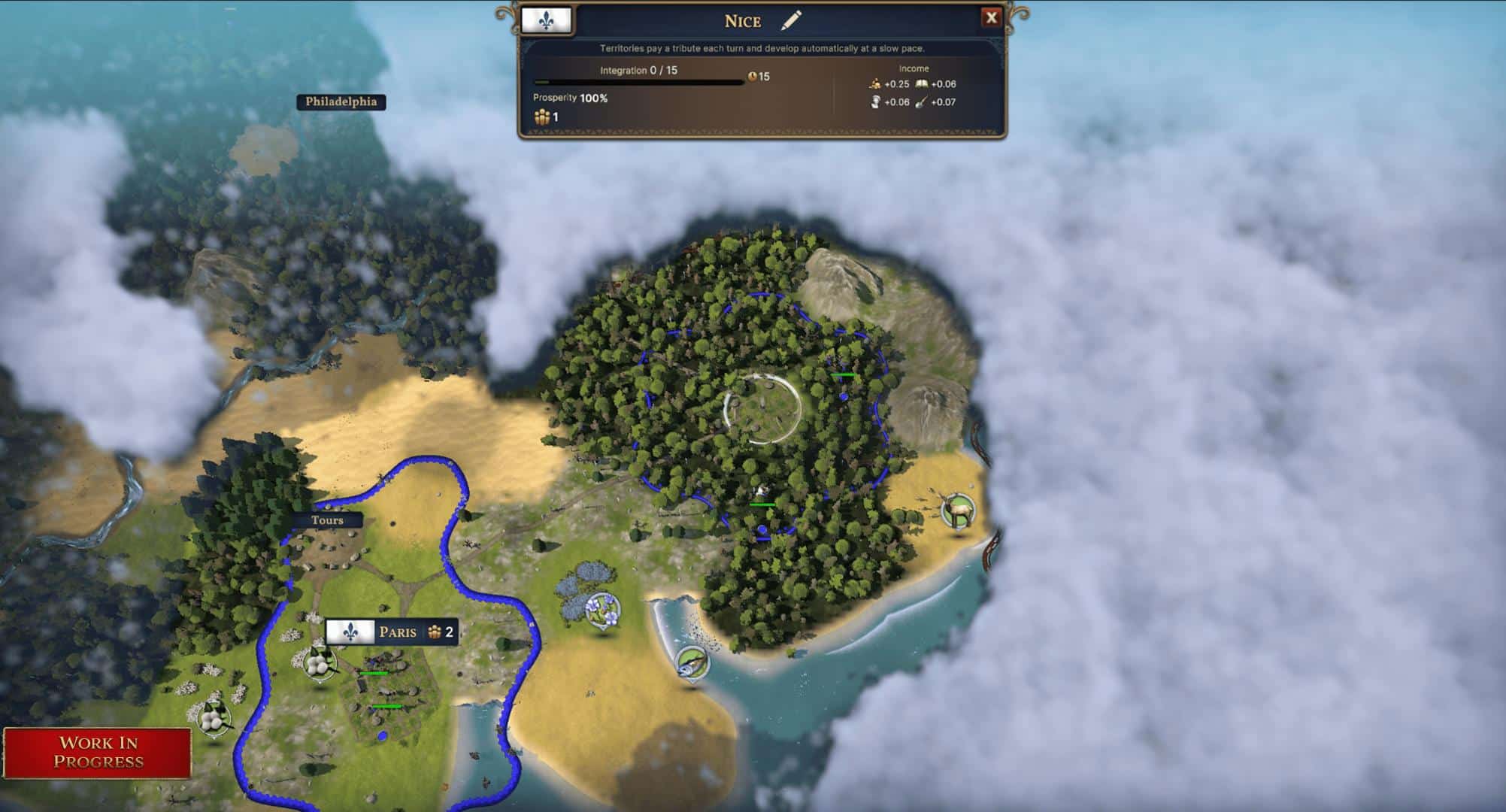Viewport: 1506px width, 812px height.
Task: Click the blue flowers resource icon
Action: point(602,609)
